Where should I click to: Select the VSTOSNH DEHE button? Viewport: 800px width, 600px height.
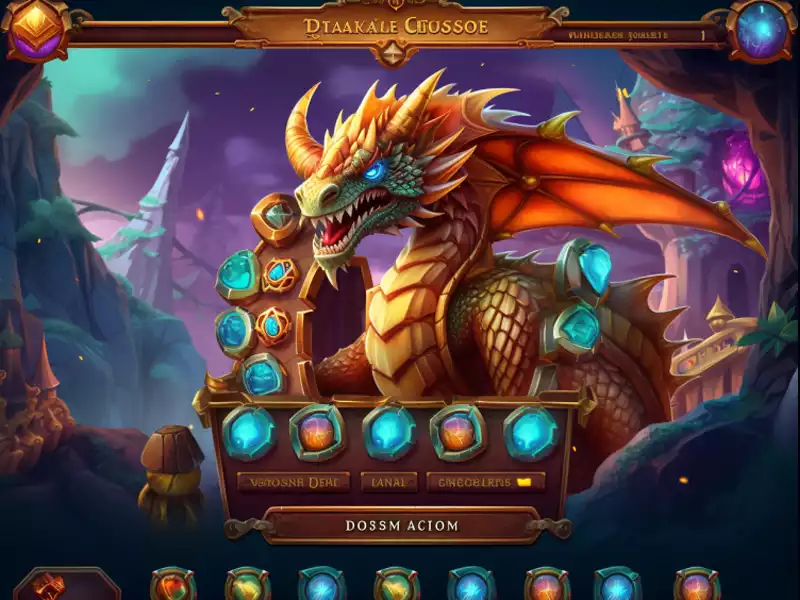click(x=293, y=482)
